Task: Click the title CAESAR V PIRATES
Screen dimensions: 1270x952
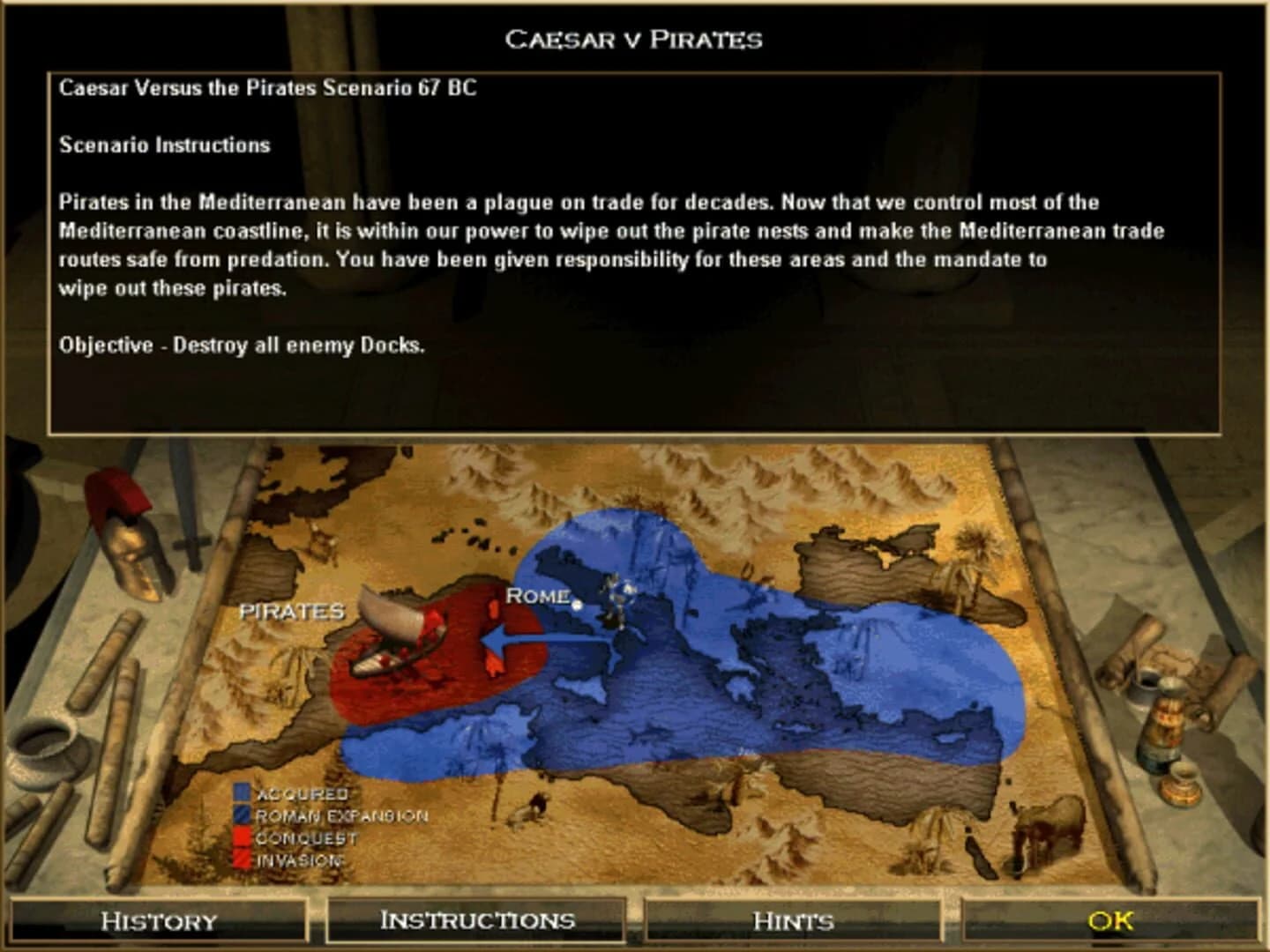Action: click(634, 39)
